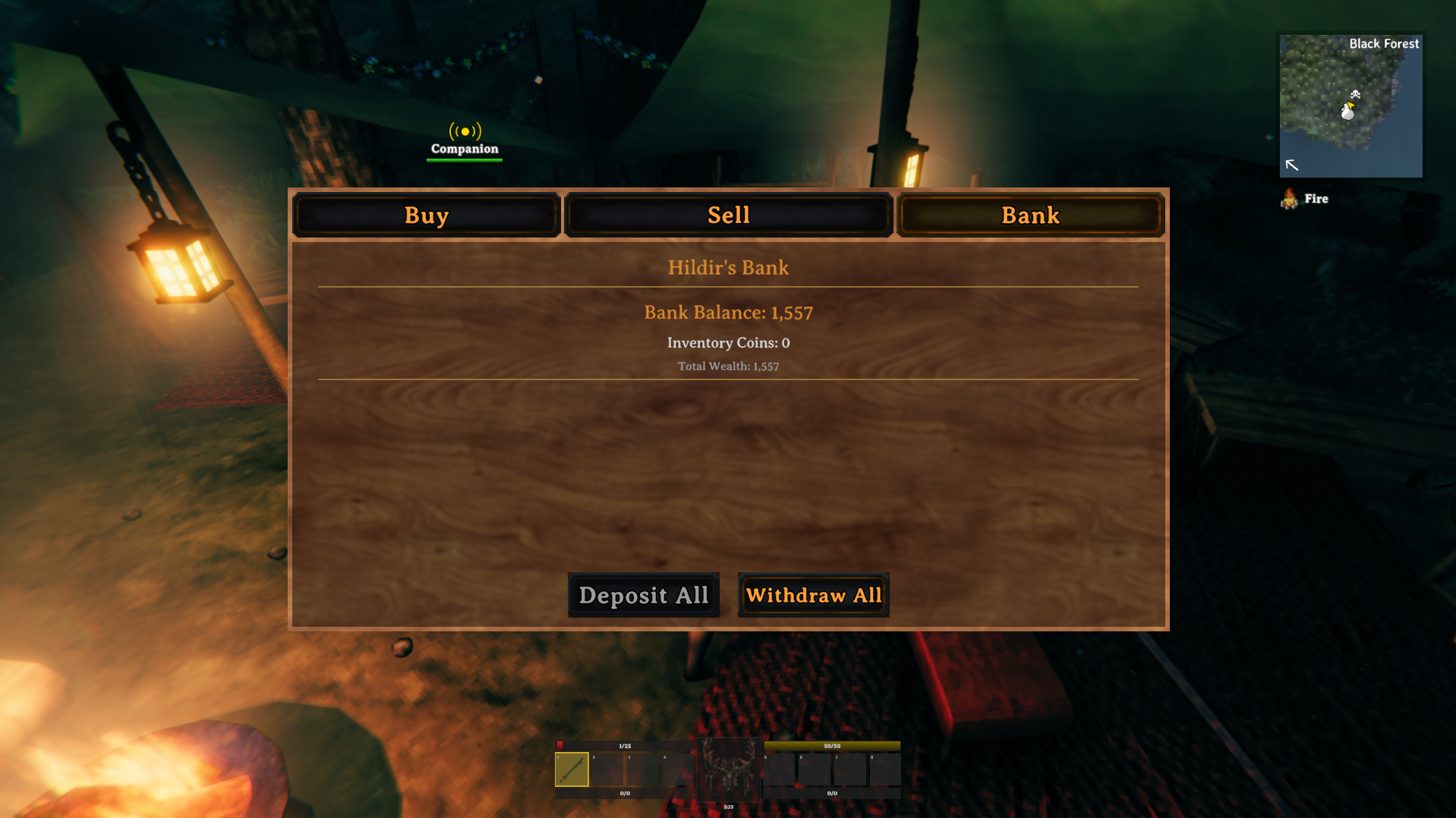Click the north arrow on the minimap
Image resolution: width=1456 pixels, height=818 pixels.
pos(1292,165)
